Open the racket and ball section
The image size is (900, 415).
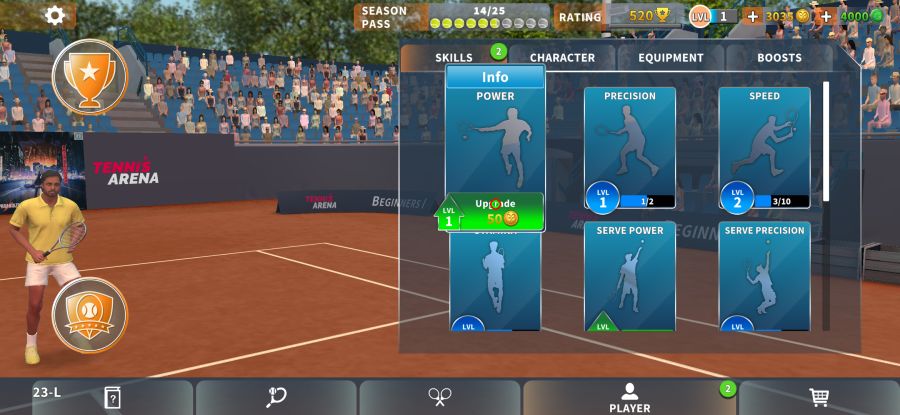coord(276,397)
